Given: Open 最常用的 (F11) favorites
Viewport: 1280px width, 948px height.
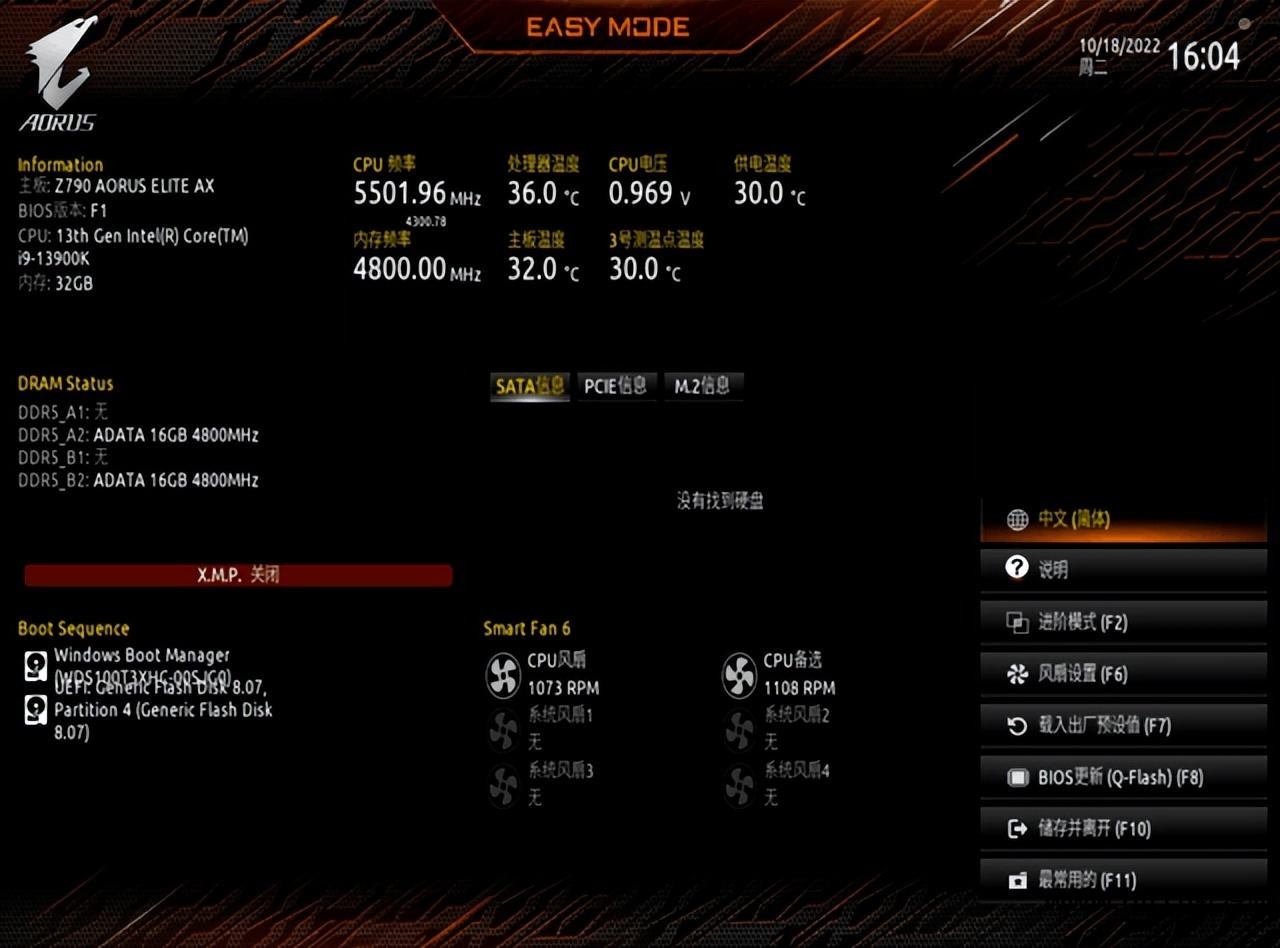Looking at the screenshot, I should (x=1122, y=880).
